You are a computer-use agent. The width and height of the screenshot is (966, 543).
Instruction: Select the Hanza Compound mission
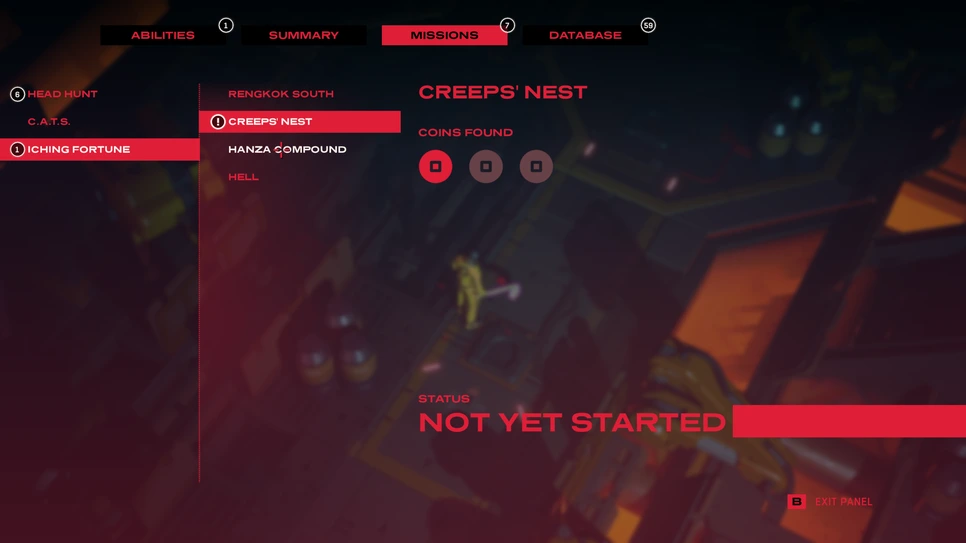point(287,149)
